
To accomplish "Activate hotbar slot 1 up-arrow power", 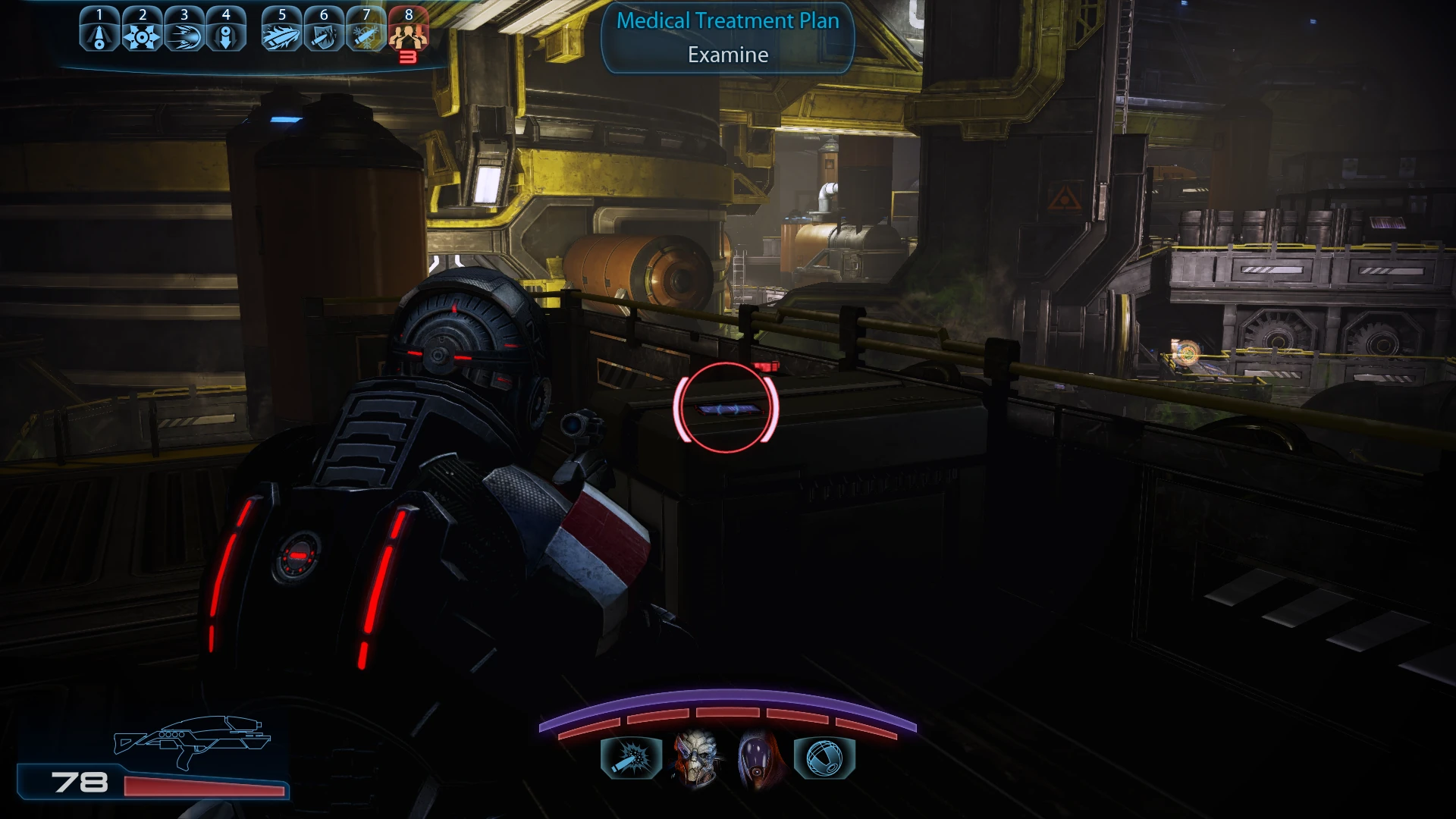I will 99,35.
